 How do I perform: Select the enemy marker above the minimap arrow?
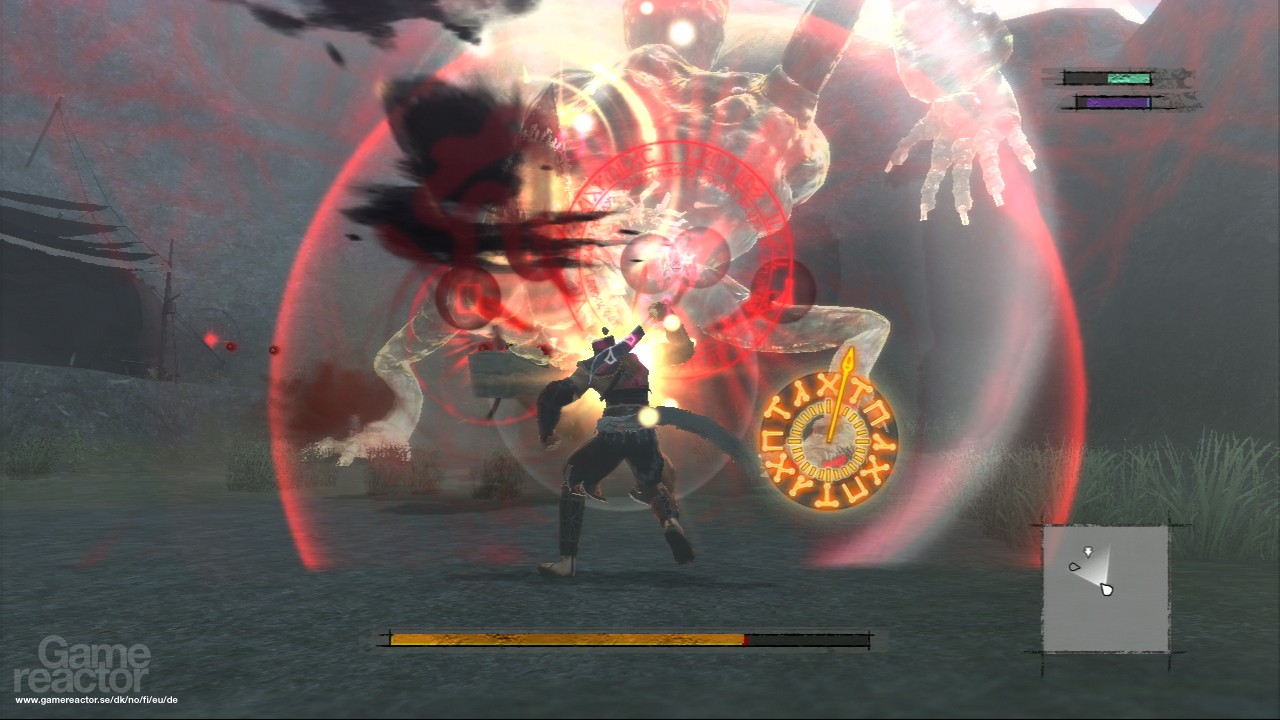tap(1089, 549)
